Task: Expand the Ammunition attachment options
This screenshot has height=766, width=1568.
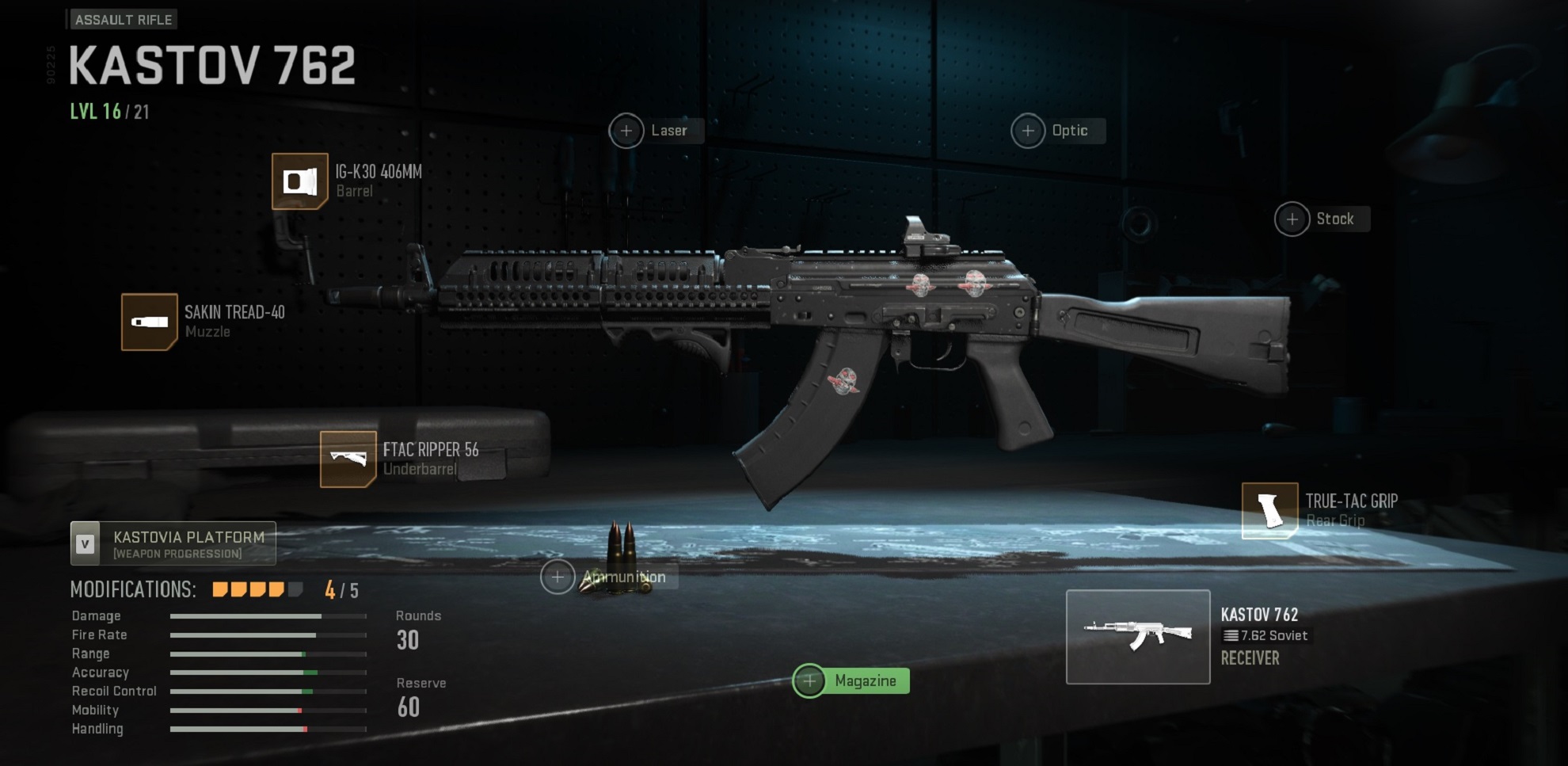Action: (559, 577)
